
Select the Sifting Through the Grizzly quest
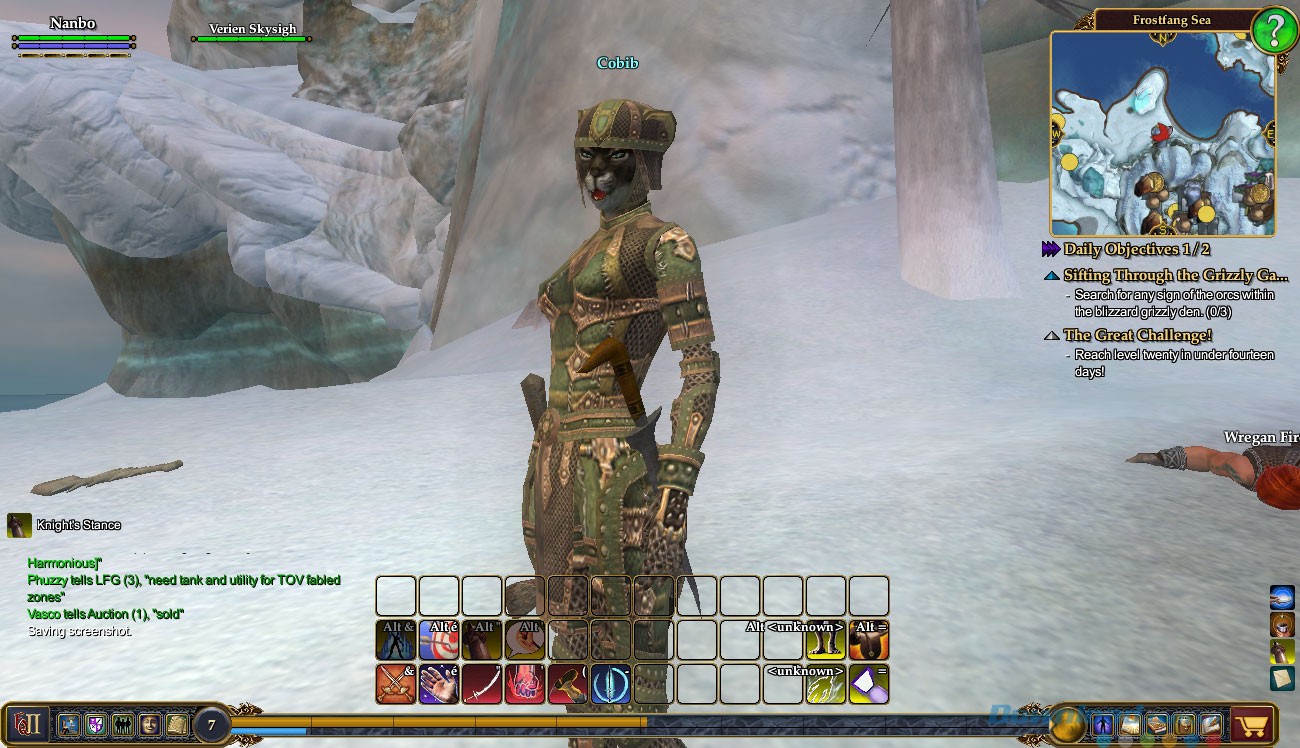click(1175, 275)
